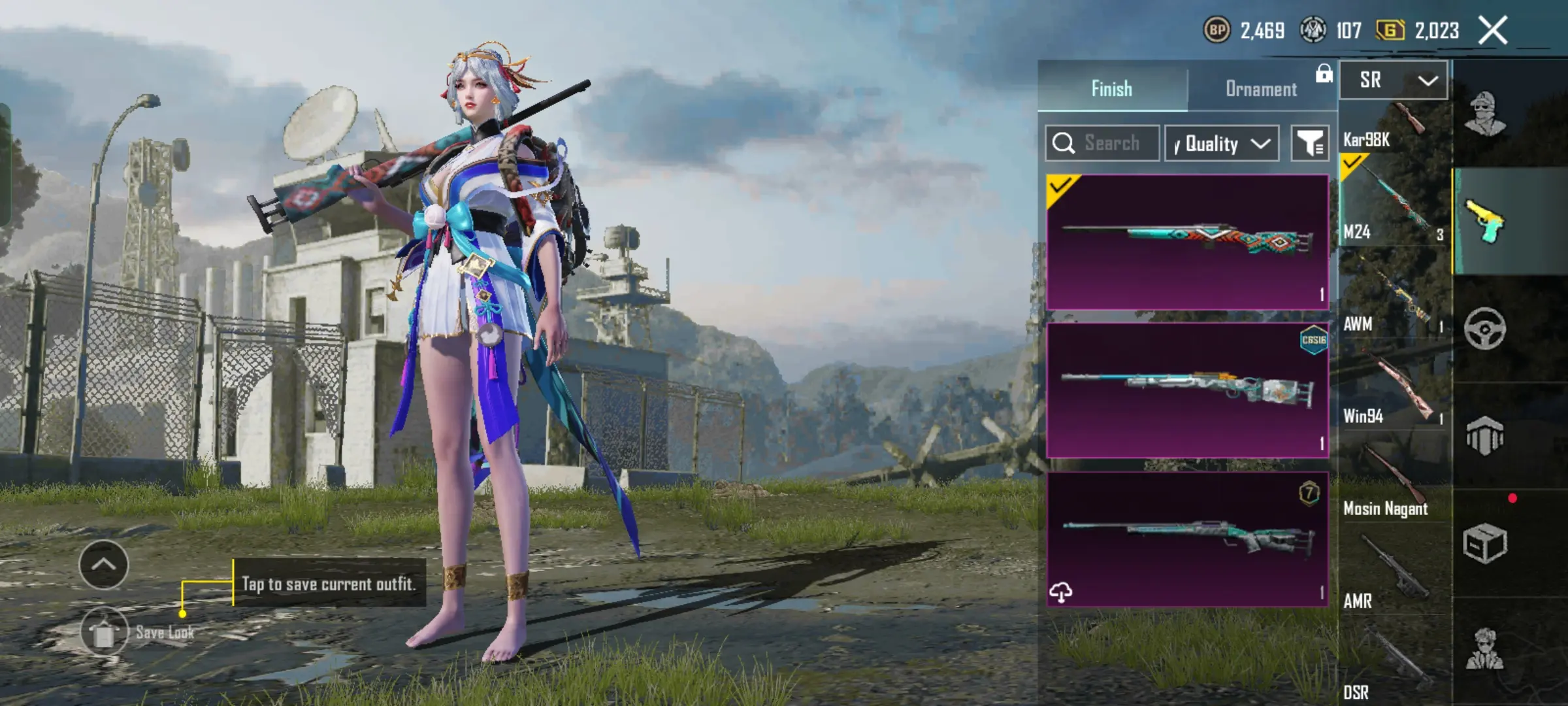Open the filter funnel options
Image resolution: width=1568 pixels, height=706 pixels.
(1310, 143)
